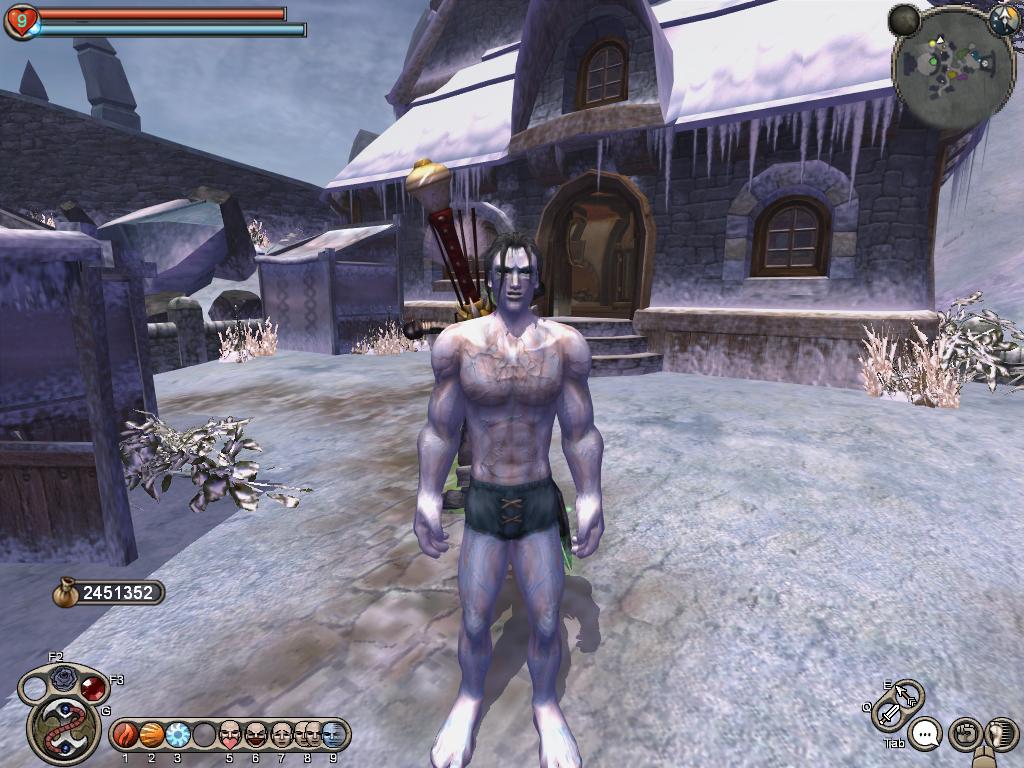Select the flame spell in slot 1
The image size is (1024, 768).
coord(125,735)
